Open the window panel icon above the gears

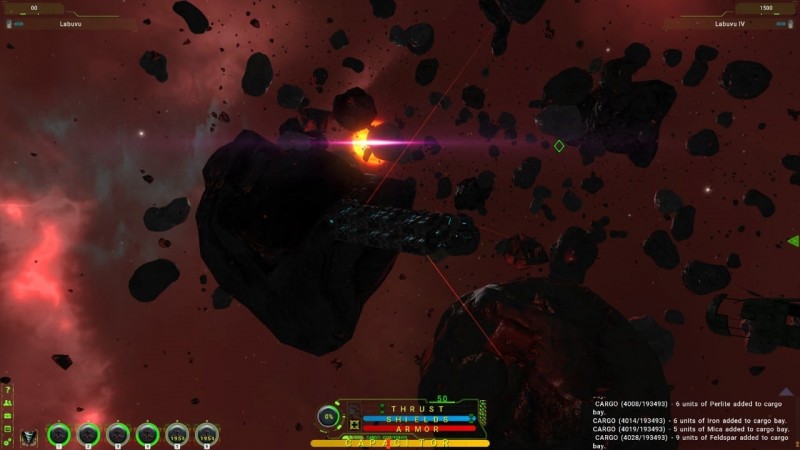7,428
